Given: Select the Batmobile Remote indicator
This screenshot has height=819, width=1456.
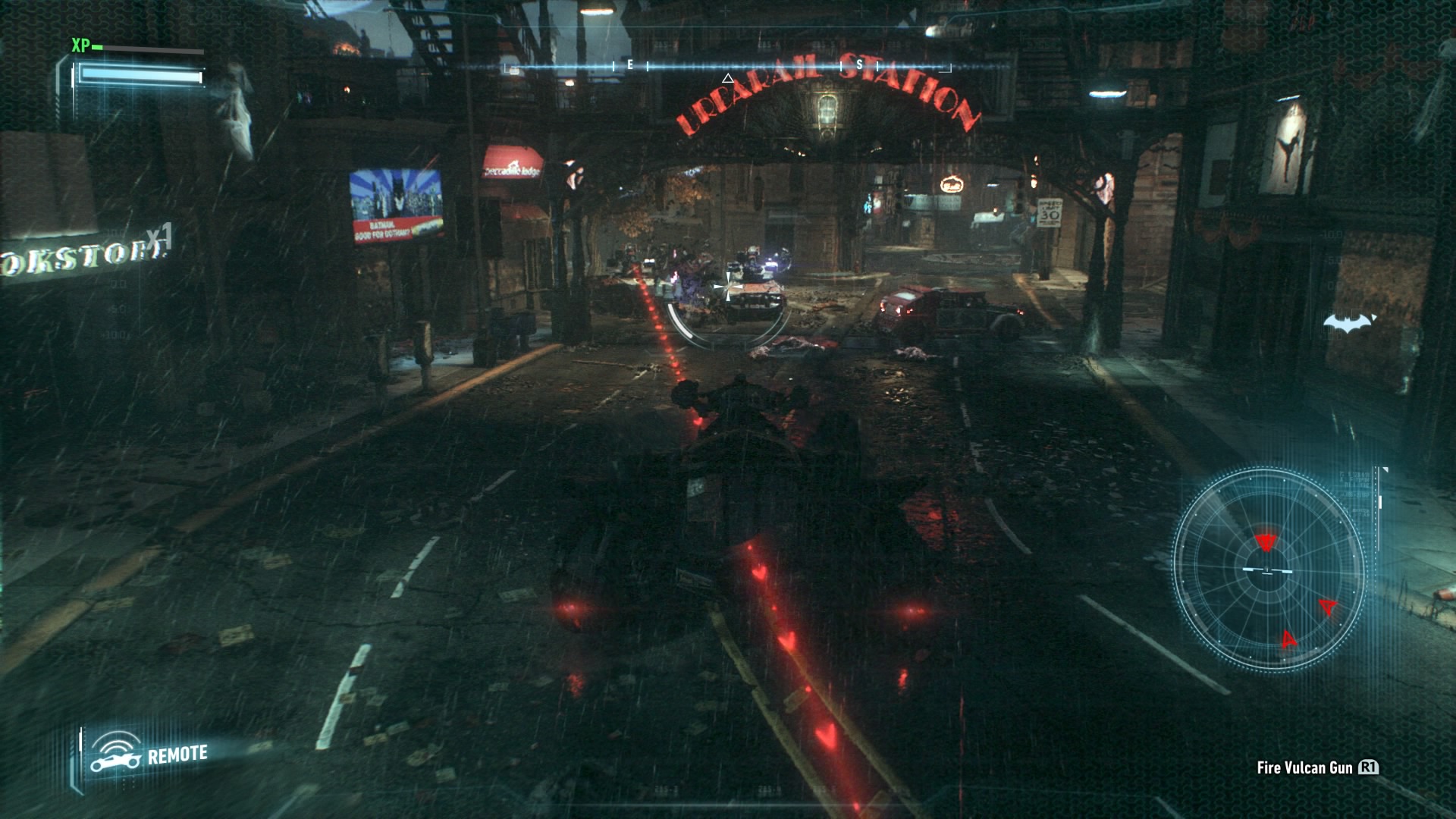Looking at the screenshot, I should click(x=149, y=753).
